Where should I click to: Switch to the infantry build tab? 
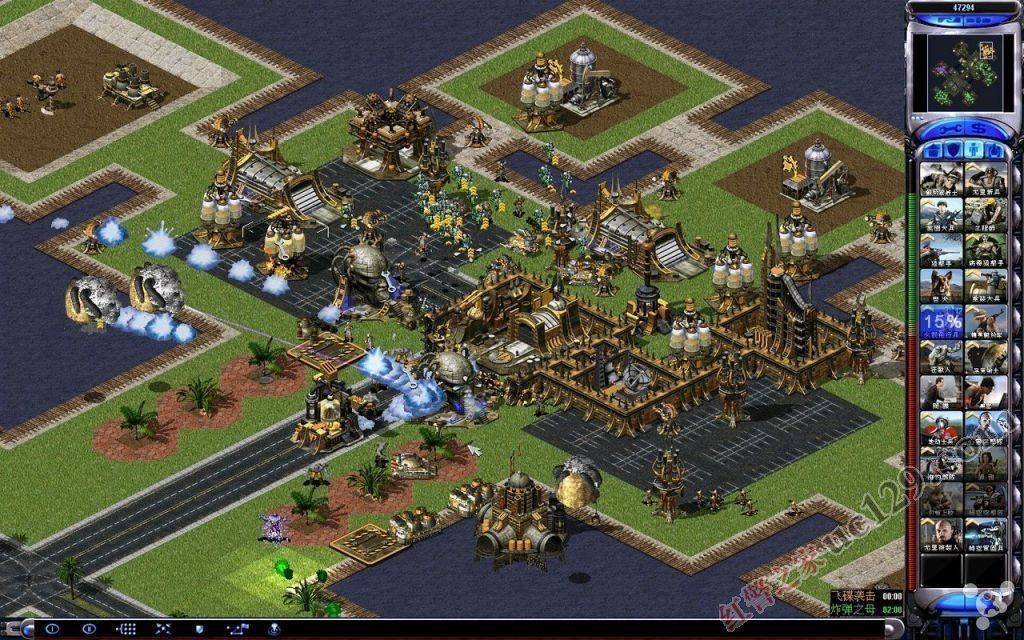coord(972,152)
